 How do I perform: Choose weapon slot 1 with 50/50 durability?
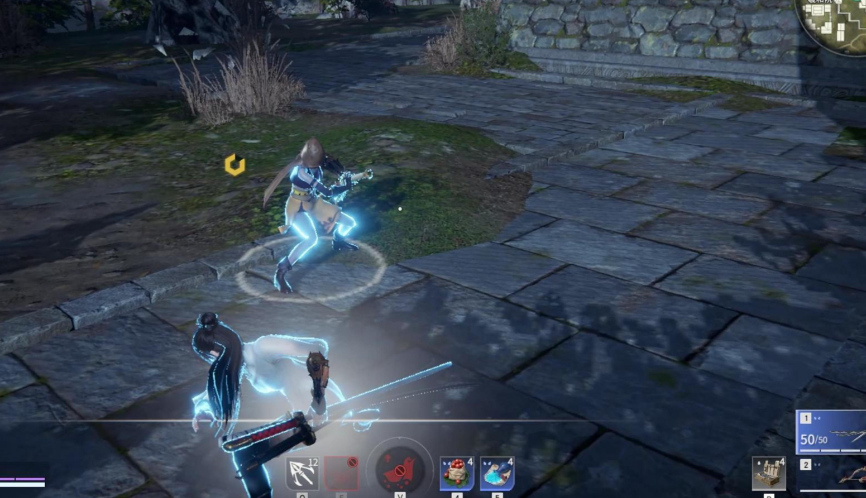pos(831,432)
